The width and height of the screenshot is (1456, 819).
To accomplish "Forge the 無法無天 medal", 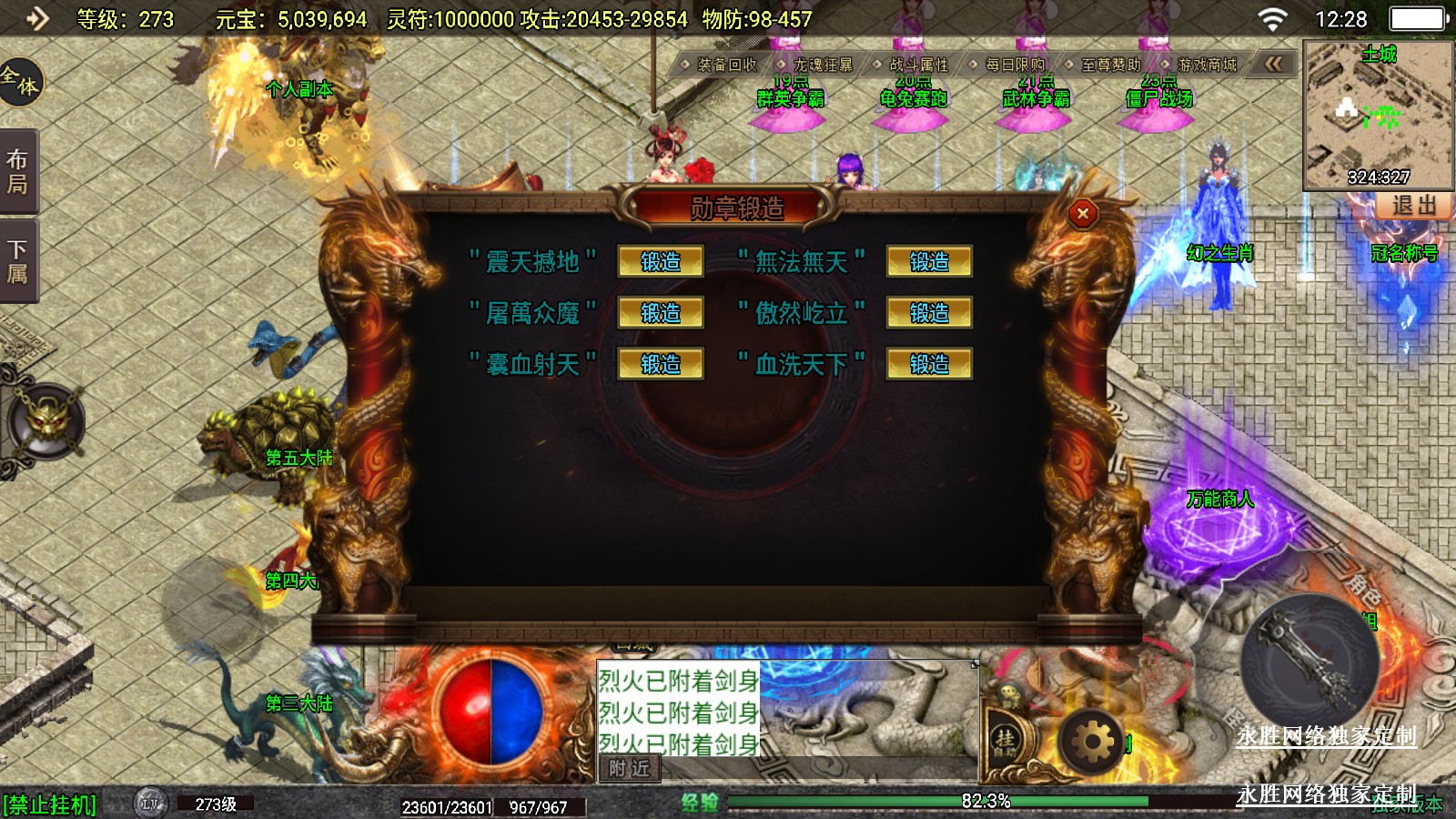I will click(x=929, y=262).
